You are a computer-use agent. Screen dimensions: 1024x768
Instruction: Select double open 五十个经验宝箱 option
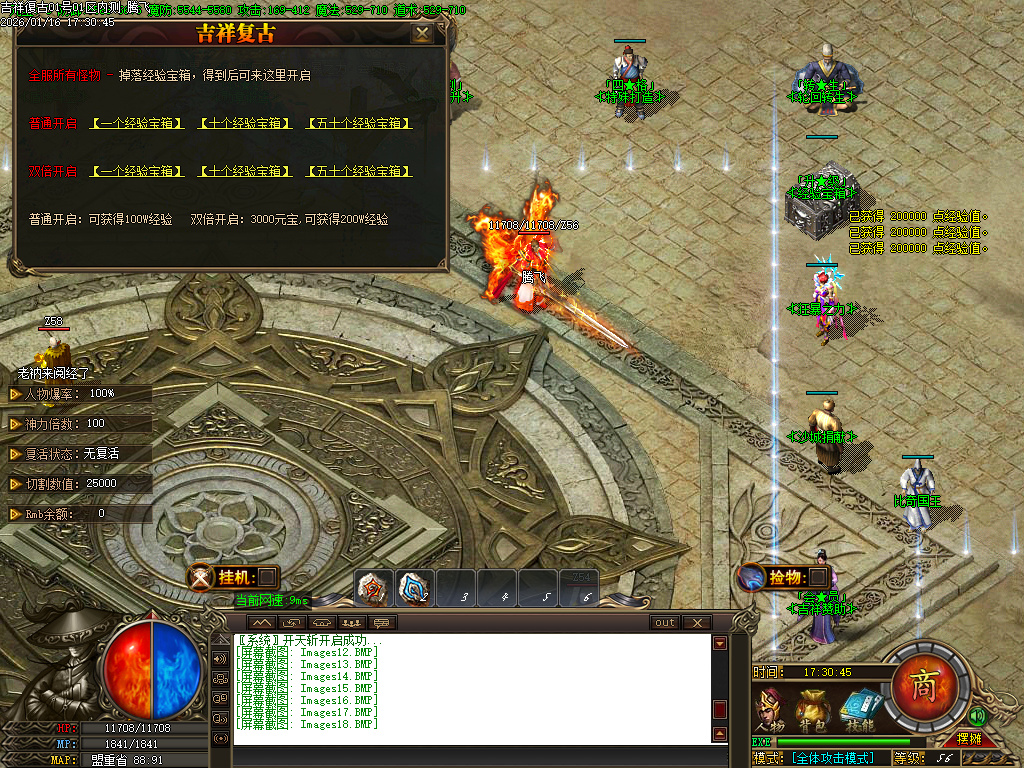[359, 171]
